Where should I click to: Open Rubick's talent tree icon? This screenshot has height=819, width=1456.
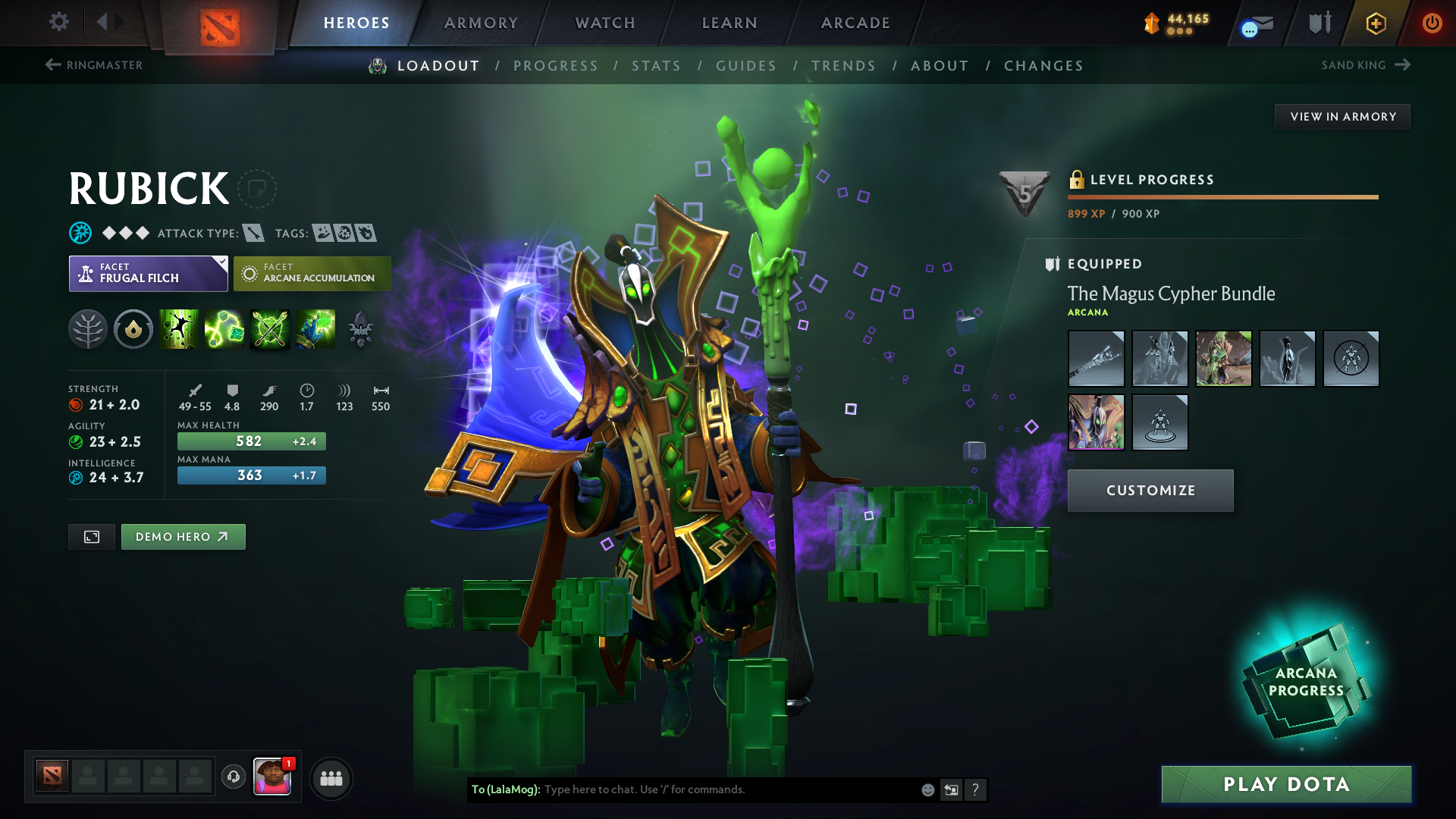[88, 329]
